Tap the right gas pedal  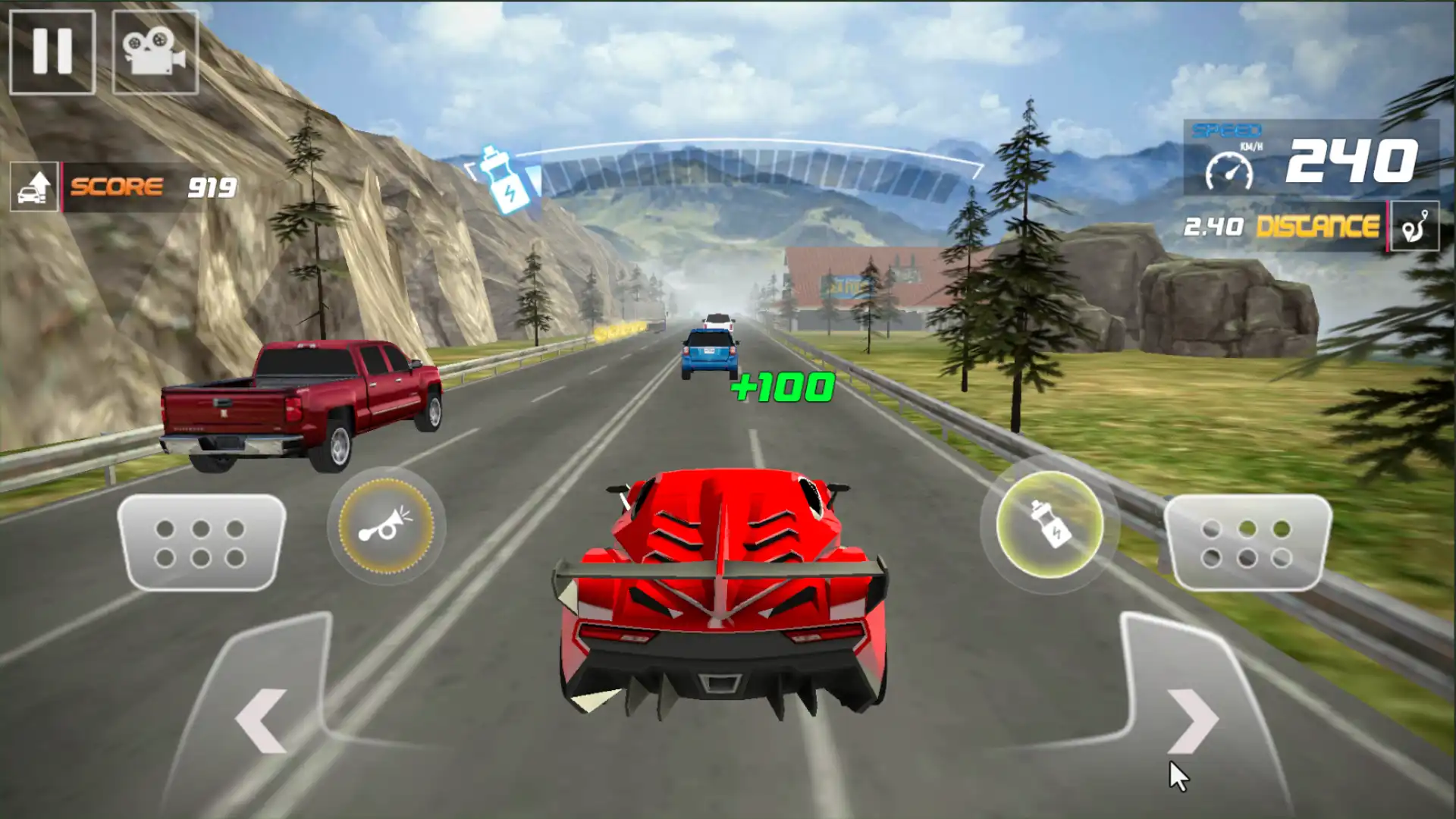pyautogui.click(x=1247, y=543)
